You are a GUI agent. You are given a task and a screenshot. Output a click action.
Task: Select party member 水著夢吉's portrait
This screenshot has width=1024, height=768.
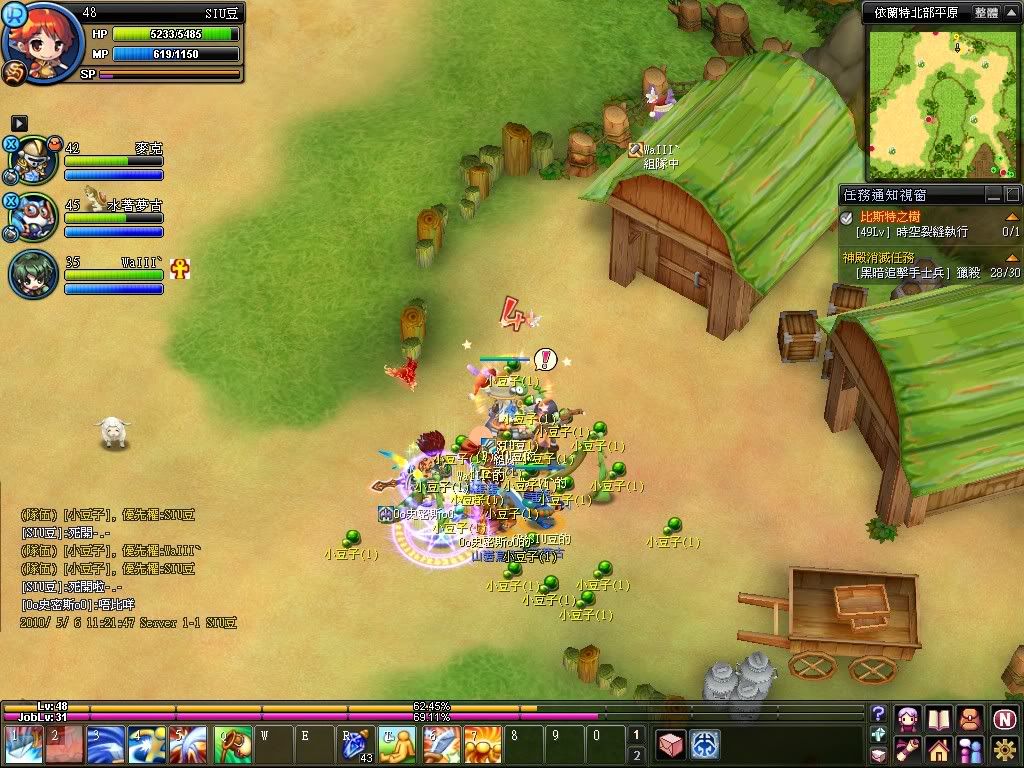point(36,216)
